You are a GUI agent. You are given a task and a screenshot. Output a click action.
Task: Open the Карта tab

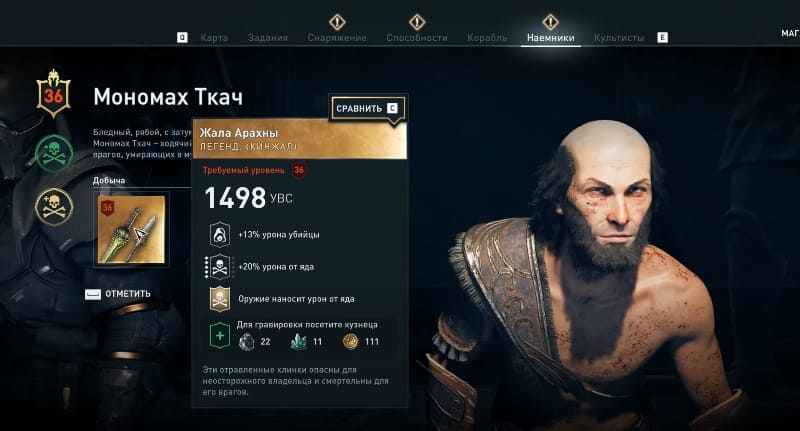coord(214,38)
